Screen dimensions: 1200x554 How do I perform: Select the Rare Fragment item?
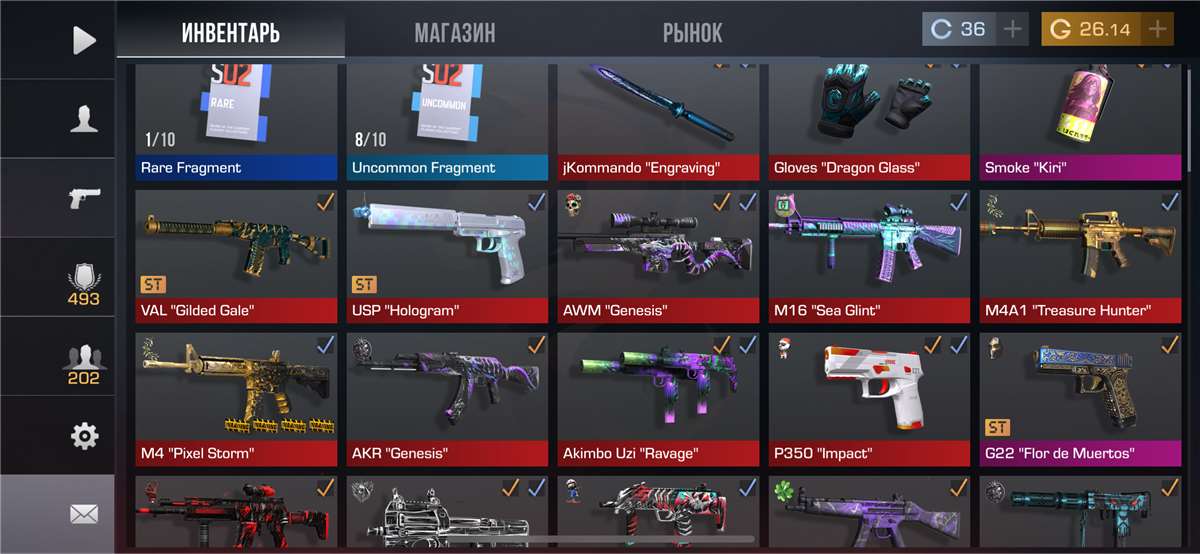[x=236, y=120]
